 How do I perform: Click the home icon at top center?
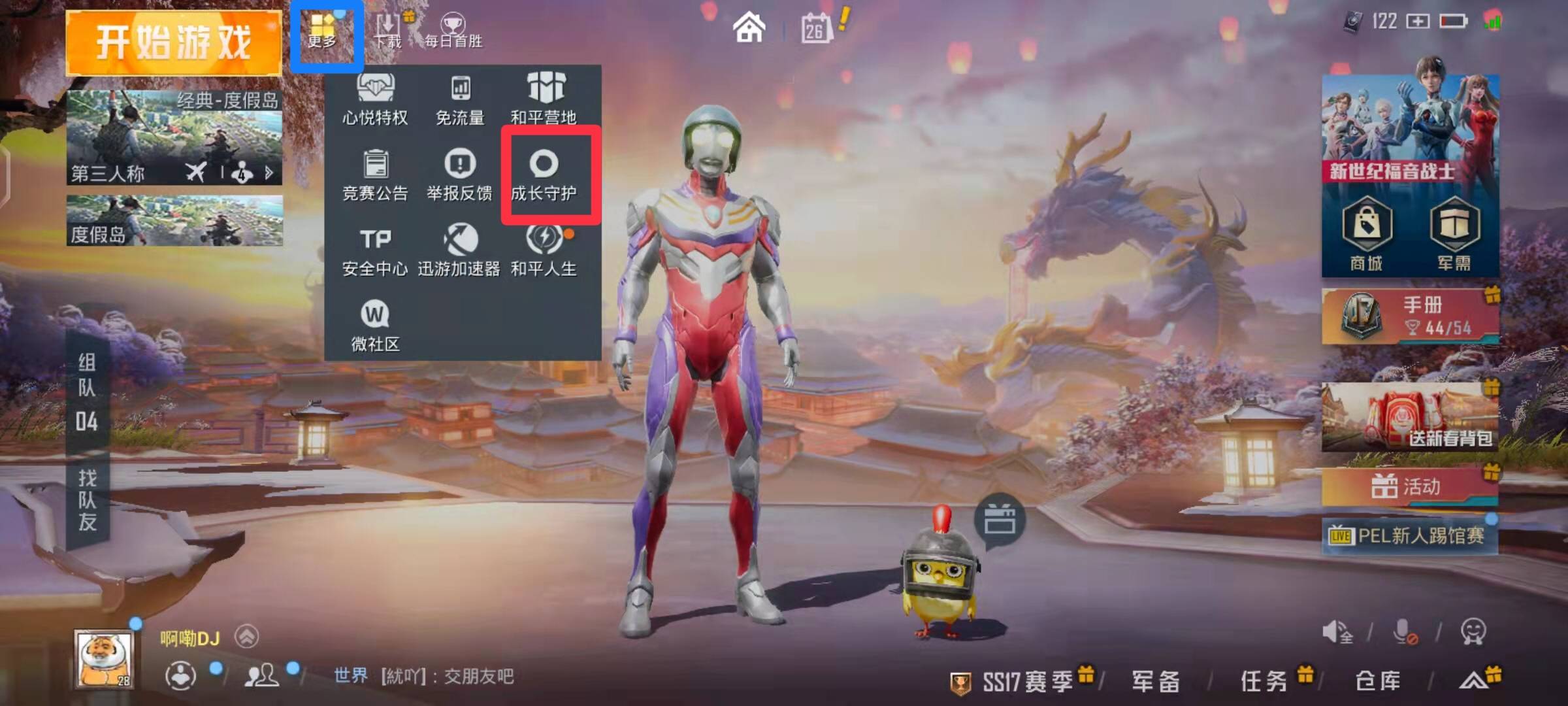tap(750, 27)
